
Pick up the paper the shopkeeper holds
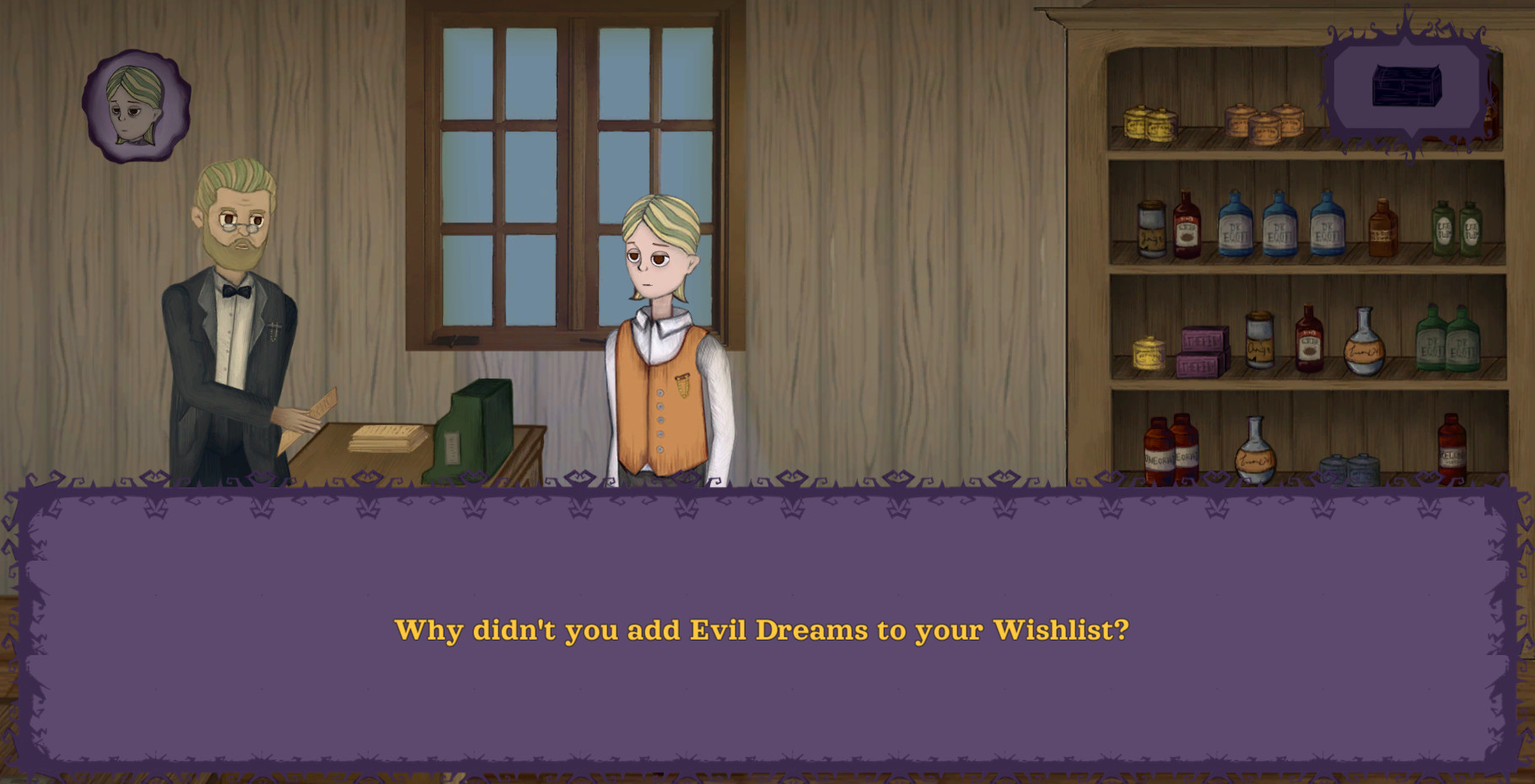pyautogui.click(x=323, y=413)
